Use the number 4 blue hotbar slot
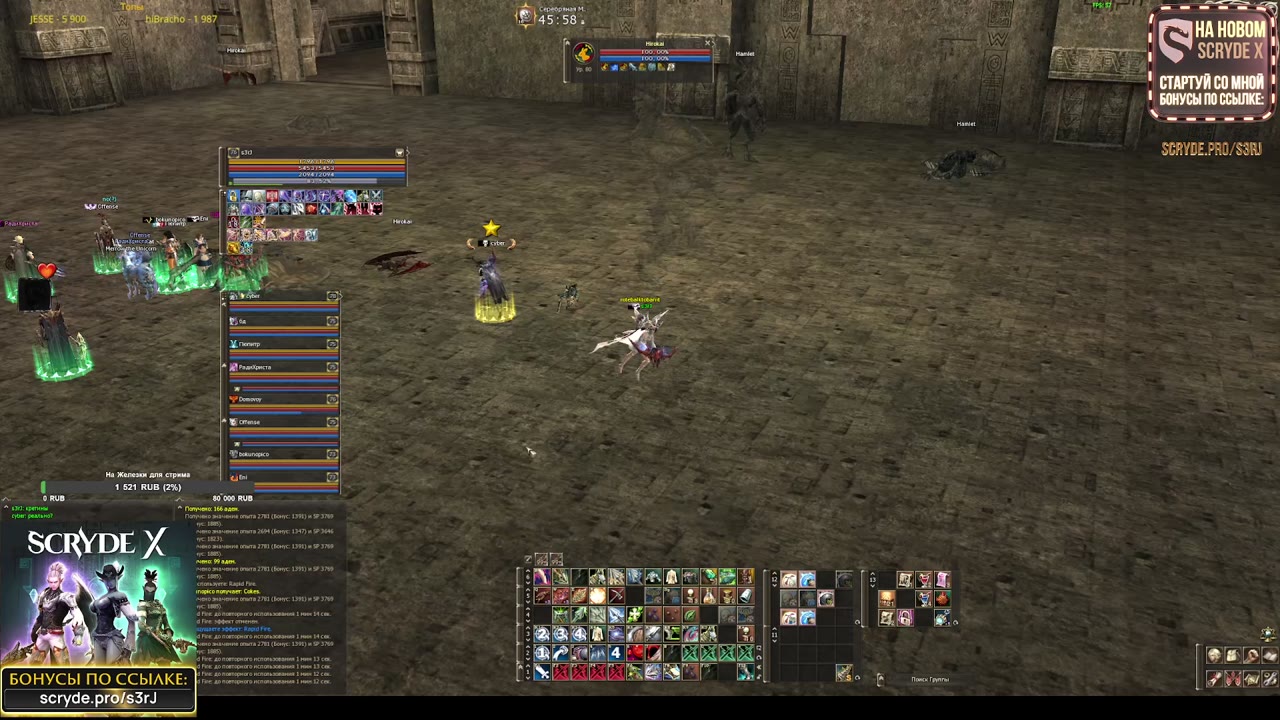 (616, 653)
